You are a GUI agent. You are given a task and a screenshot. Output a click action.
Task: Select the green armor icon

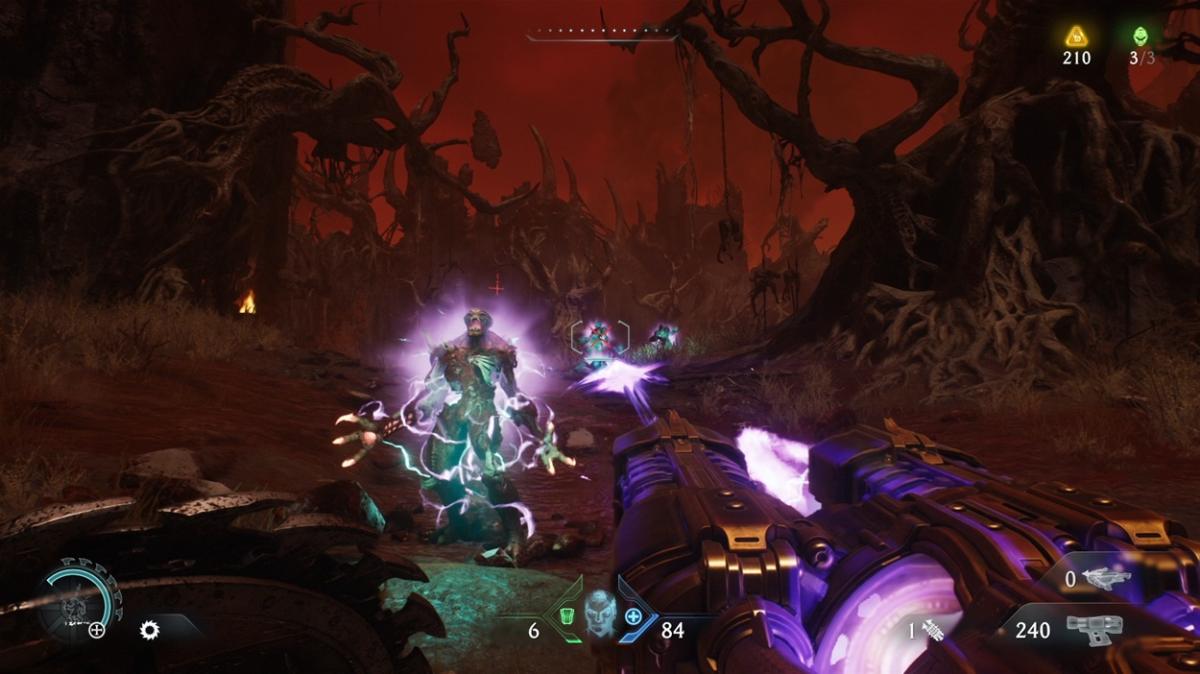point(564,617)
